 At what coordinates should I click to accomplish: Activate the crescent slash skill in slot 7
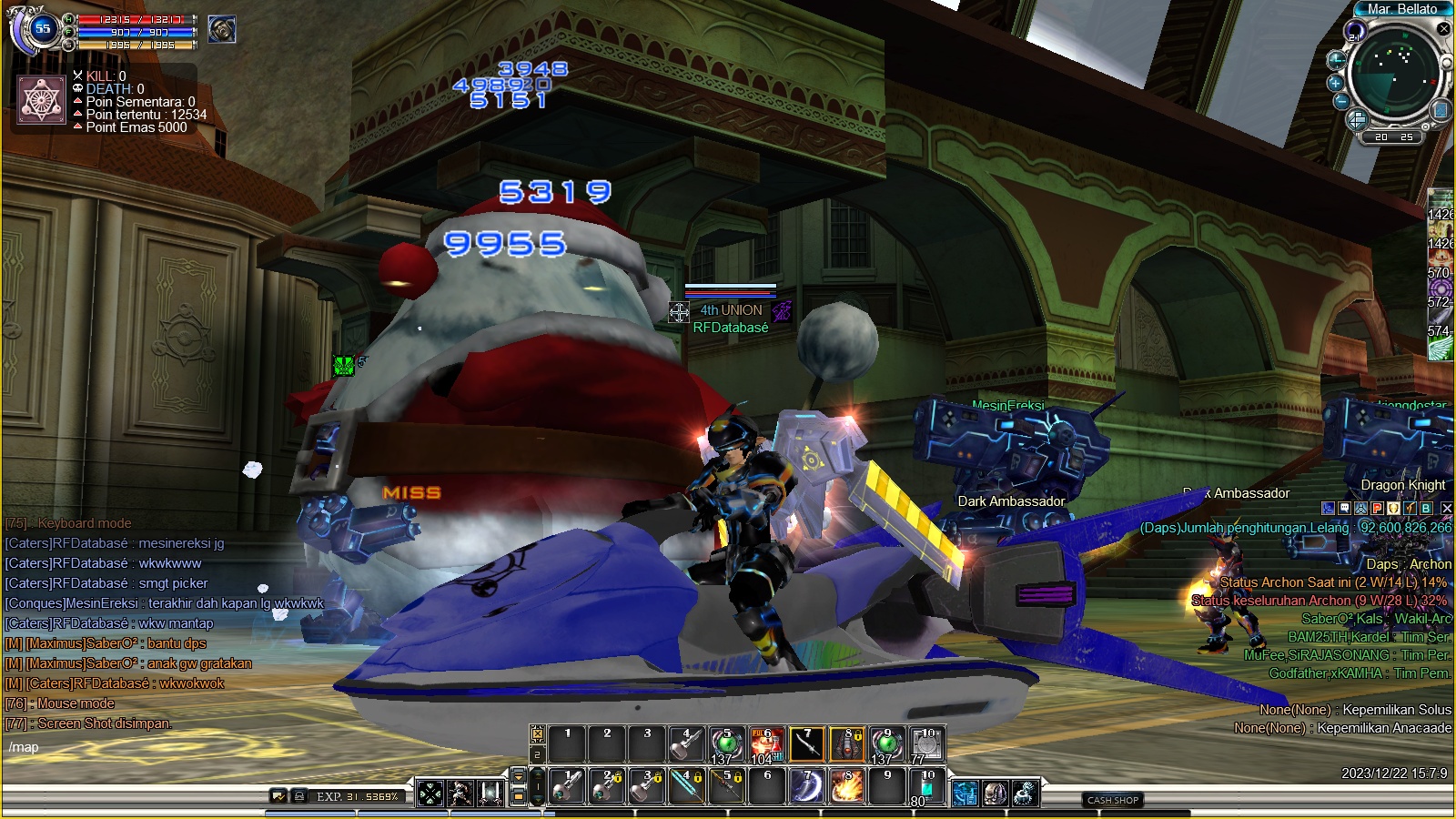(x=806, y=787)
